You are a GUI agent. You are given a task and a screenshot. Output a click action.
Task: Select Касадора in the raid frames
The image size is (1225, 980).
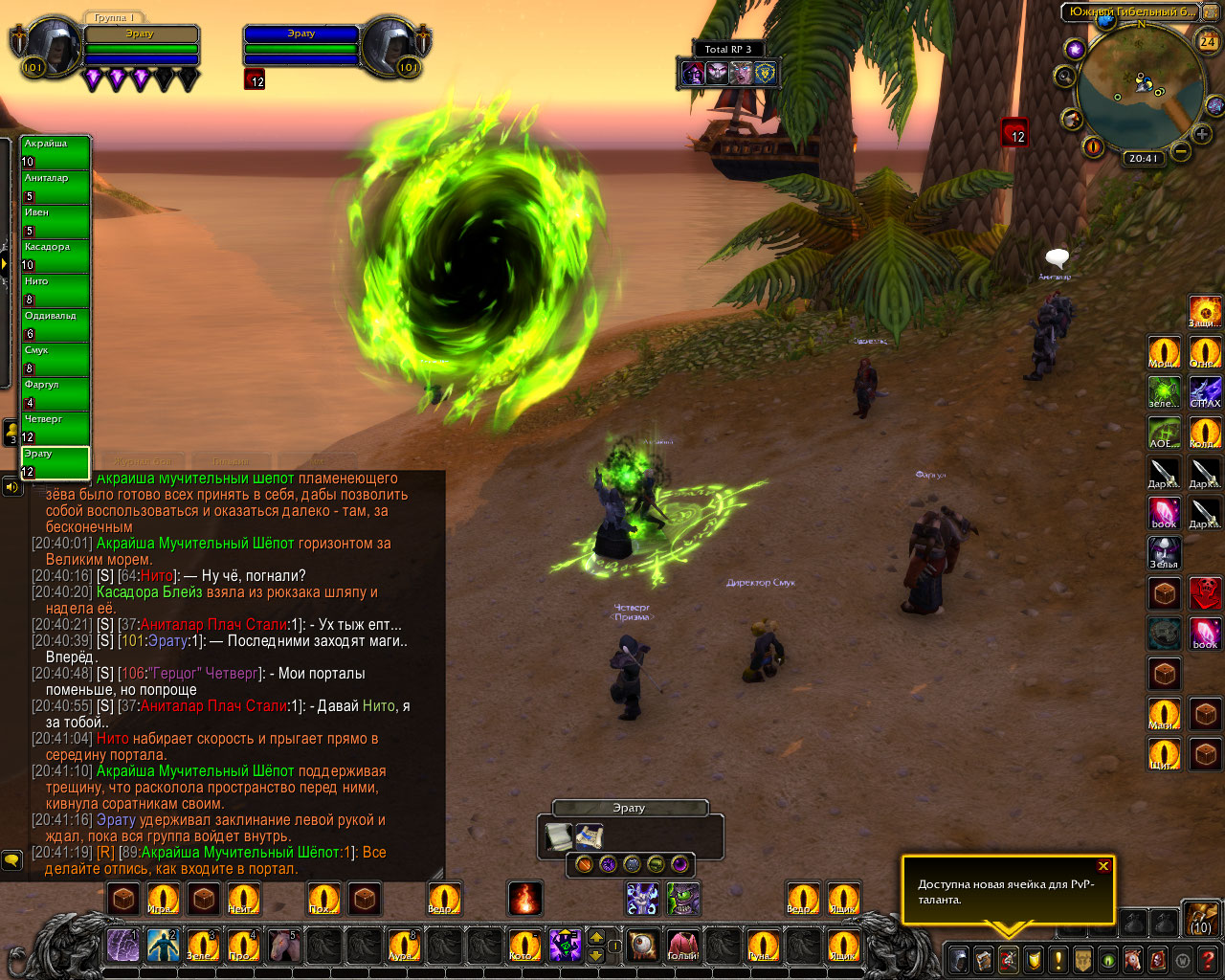56,256
